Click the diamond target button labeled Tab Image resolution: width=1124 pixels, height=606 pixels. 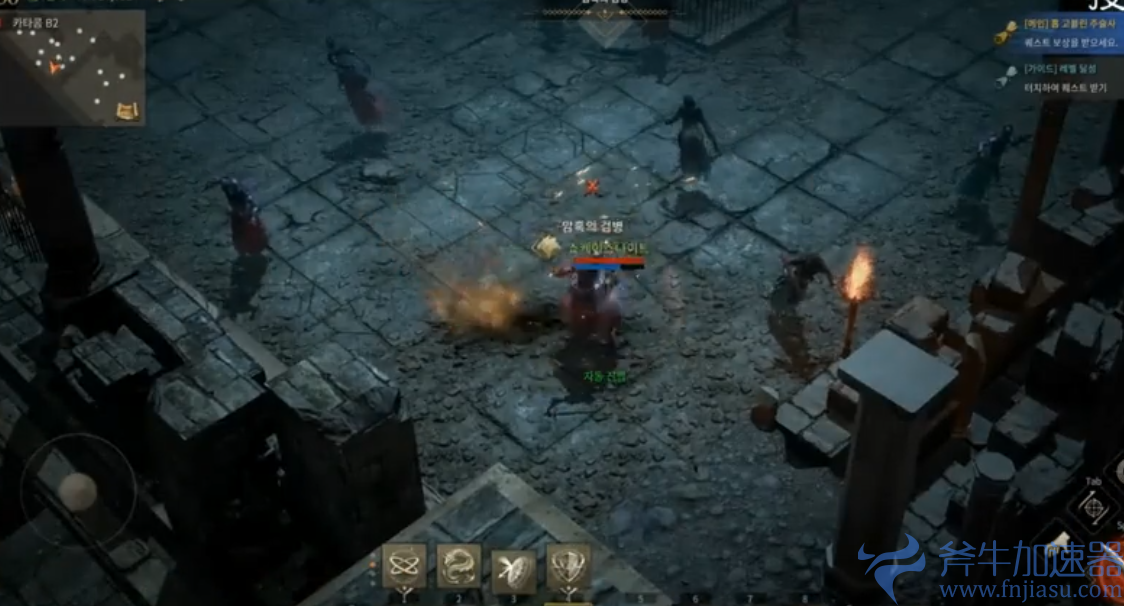pyautogui.click(x=1094, y=507)
